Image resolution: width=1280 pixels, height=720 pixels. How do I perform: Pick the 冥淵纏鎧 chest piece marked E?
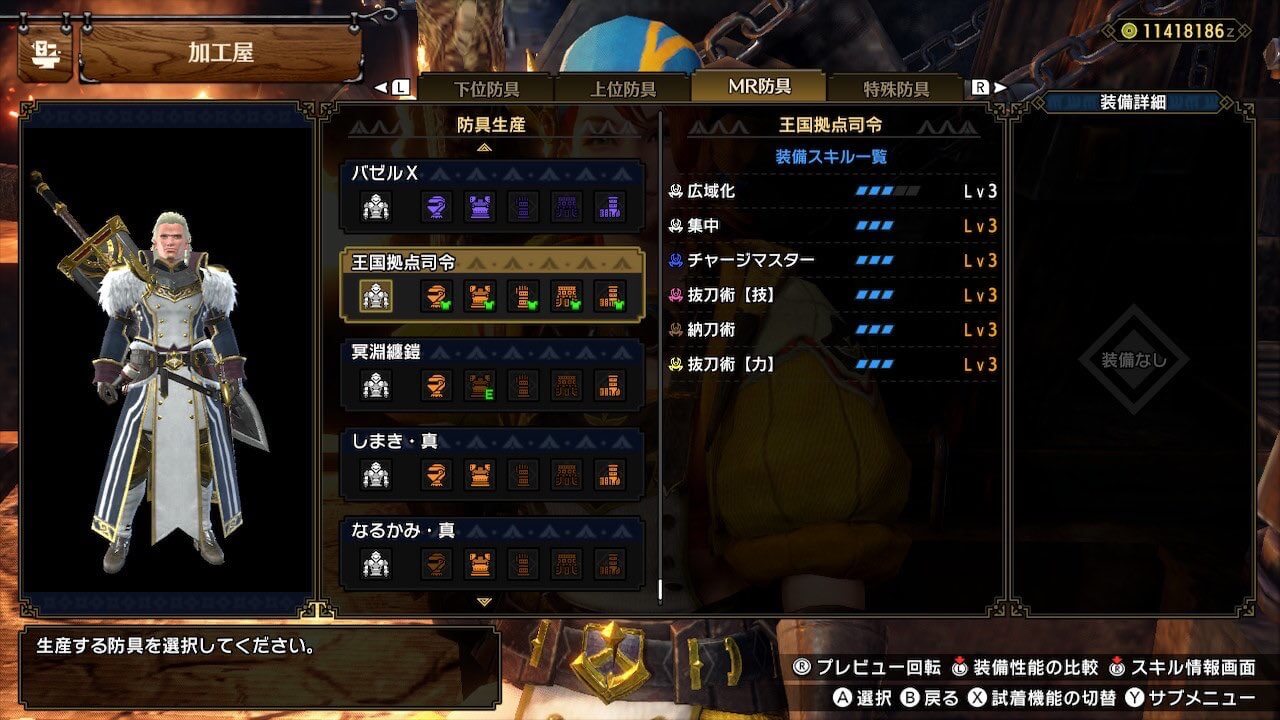(x=480, y=385)
